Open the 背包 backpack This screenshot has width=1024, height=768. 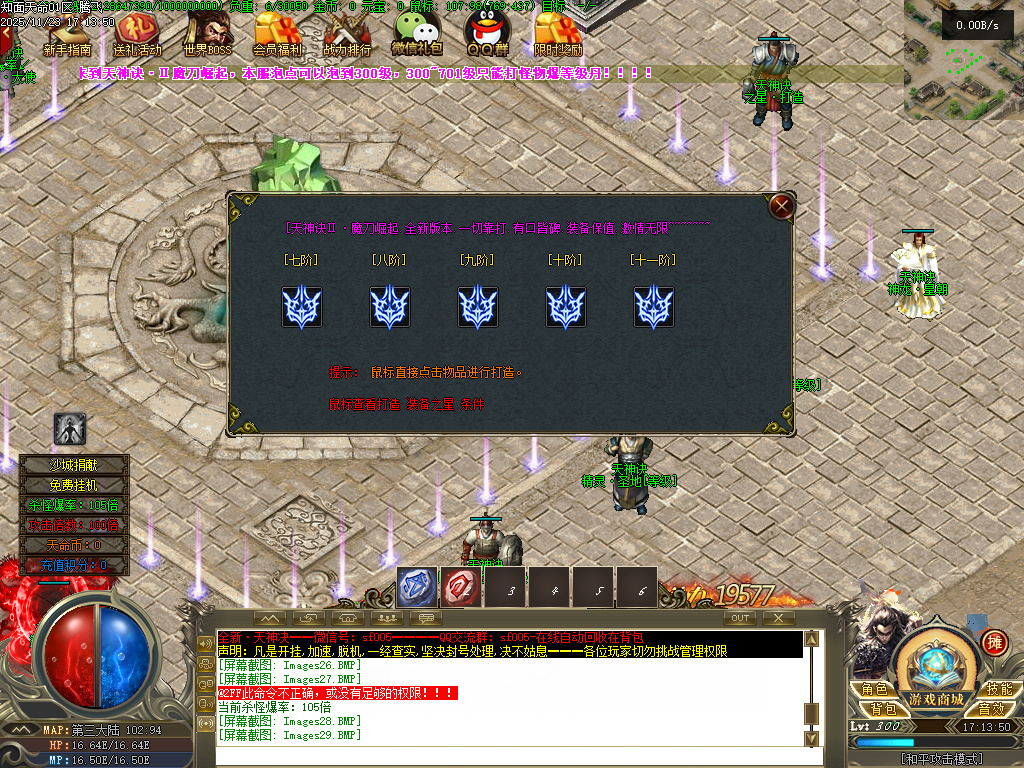882,708
